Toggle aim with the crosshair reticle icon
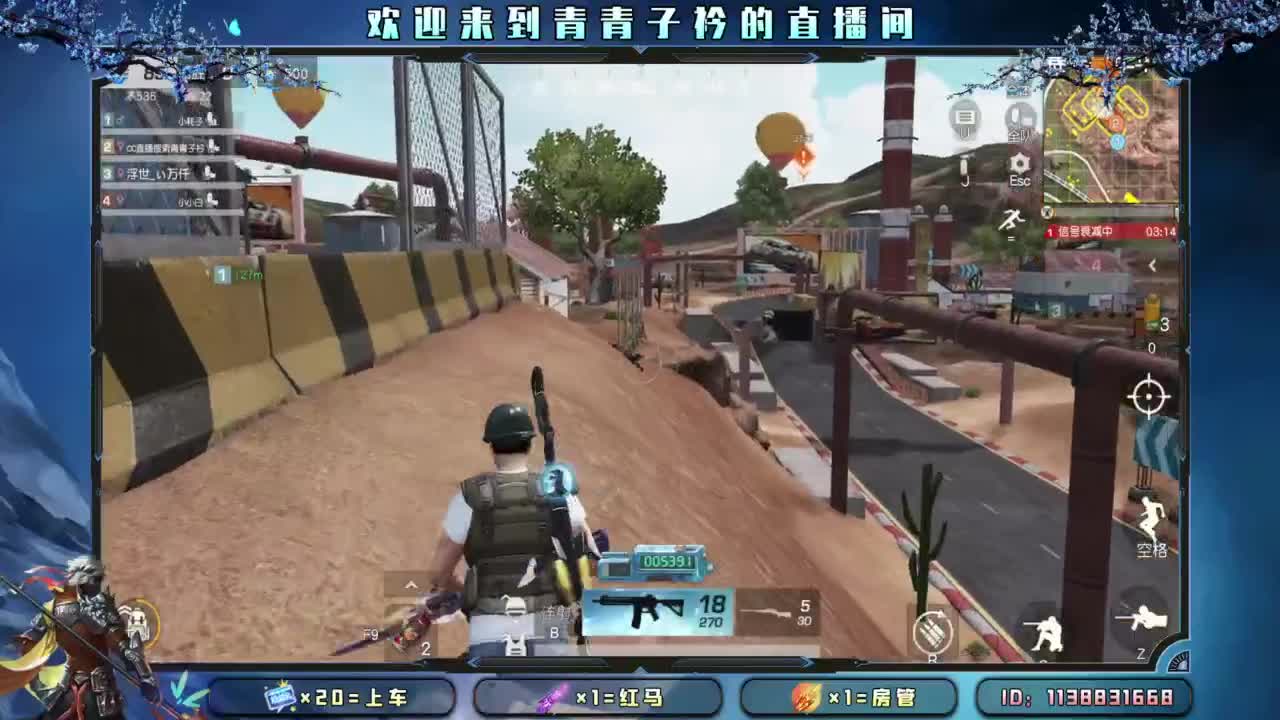Image resolution: width=1280 pixels, height=720 pixels. pyautogui.click(x=1146, y=398)
